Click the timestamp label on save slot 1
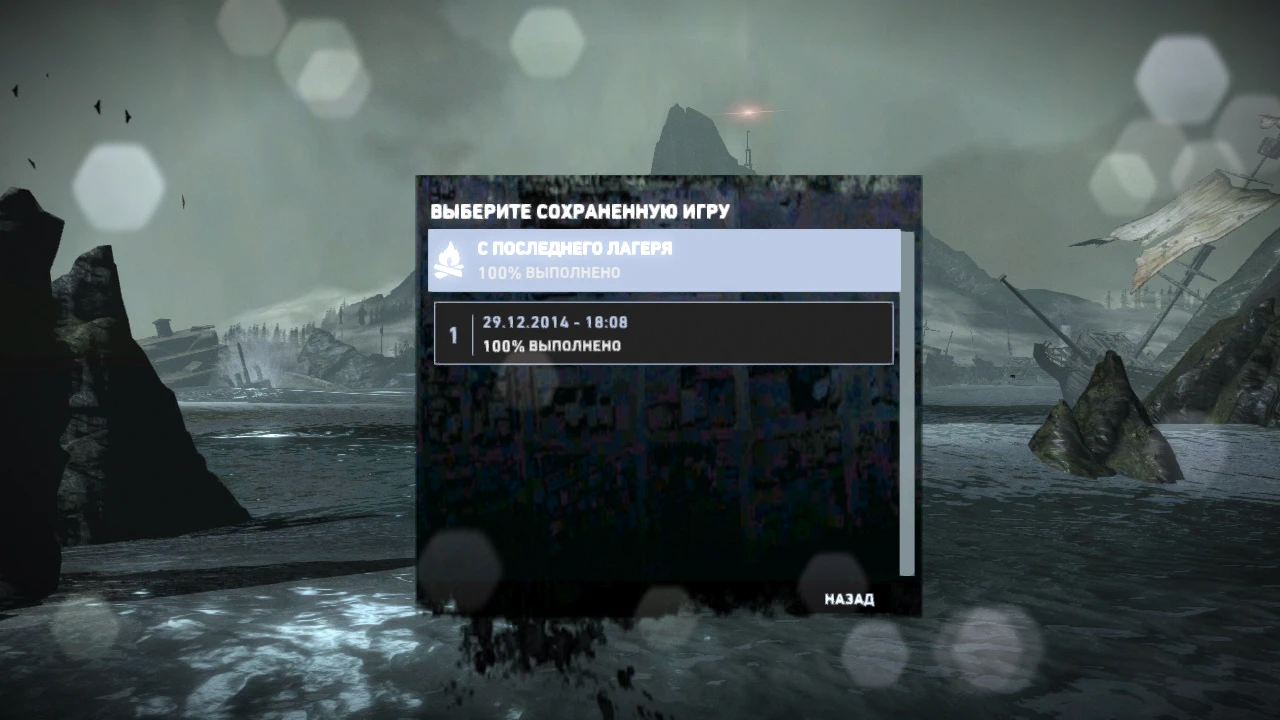Viewport: 1280px width, 720px height. point(553,322)
